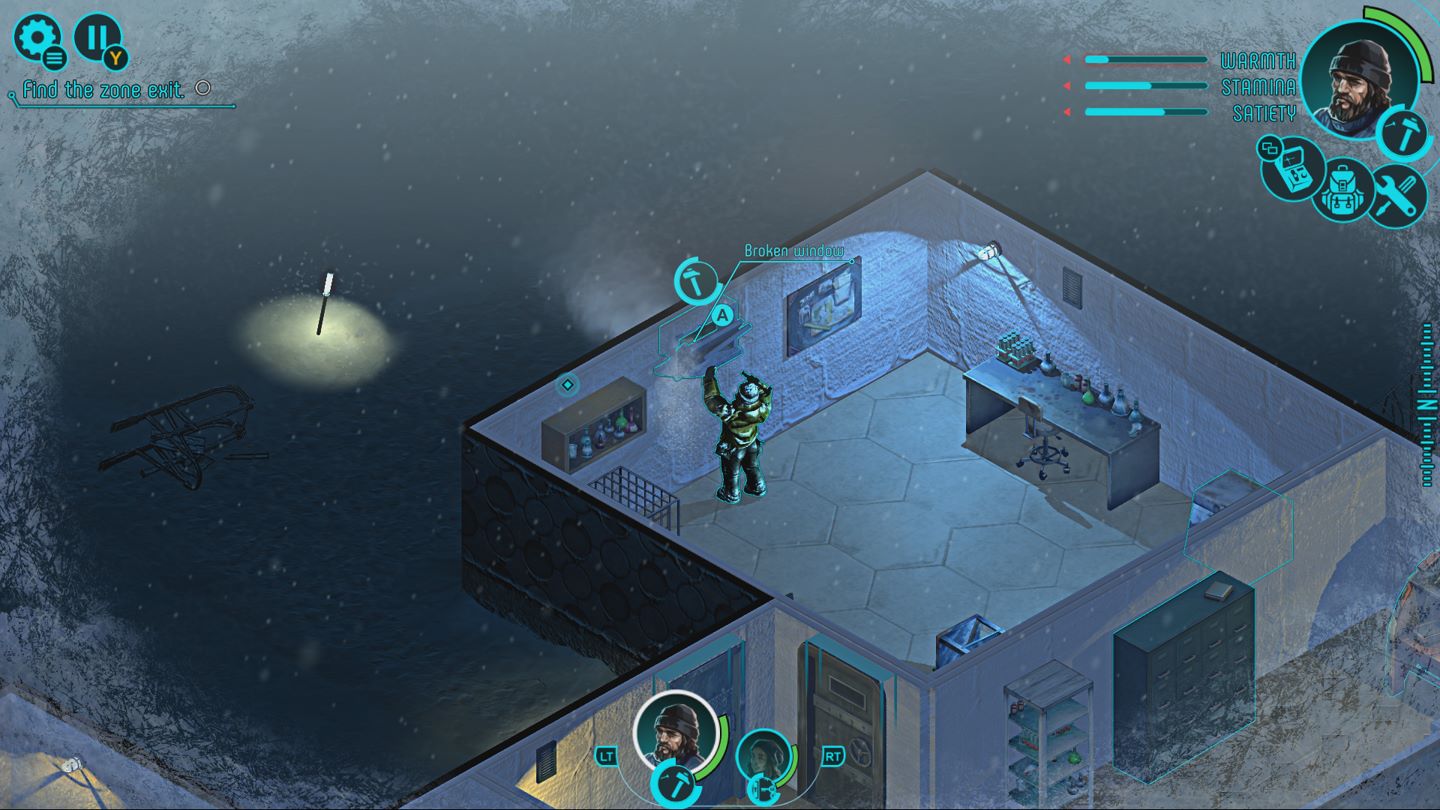The width and height of the screenshot is (1440, 810).
Task: Click the compass strip marked N
Action: pyautogui.click(x=1427, y=405)
